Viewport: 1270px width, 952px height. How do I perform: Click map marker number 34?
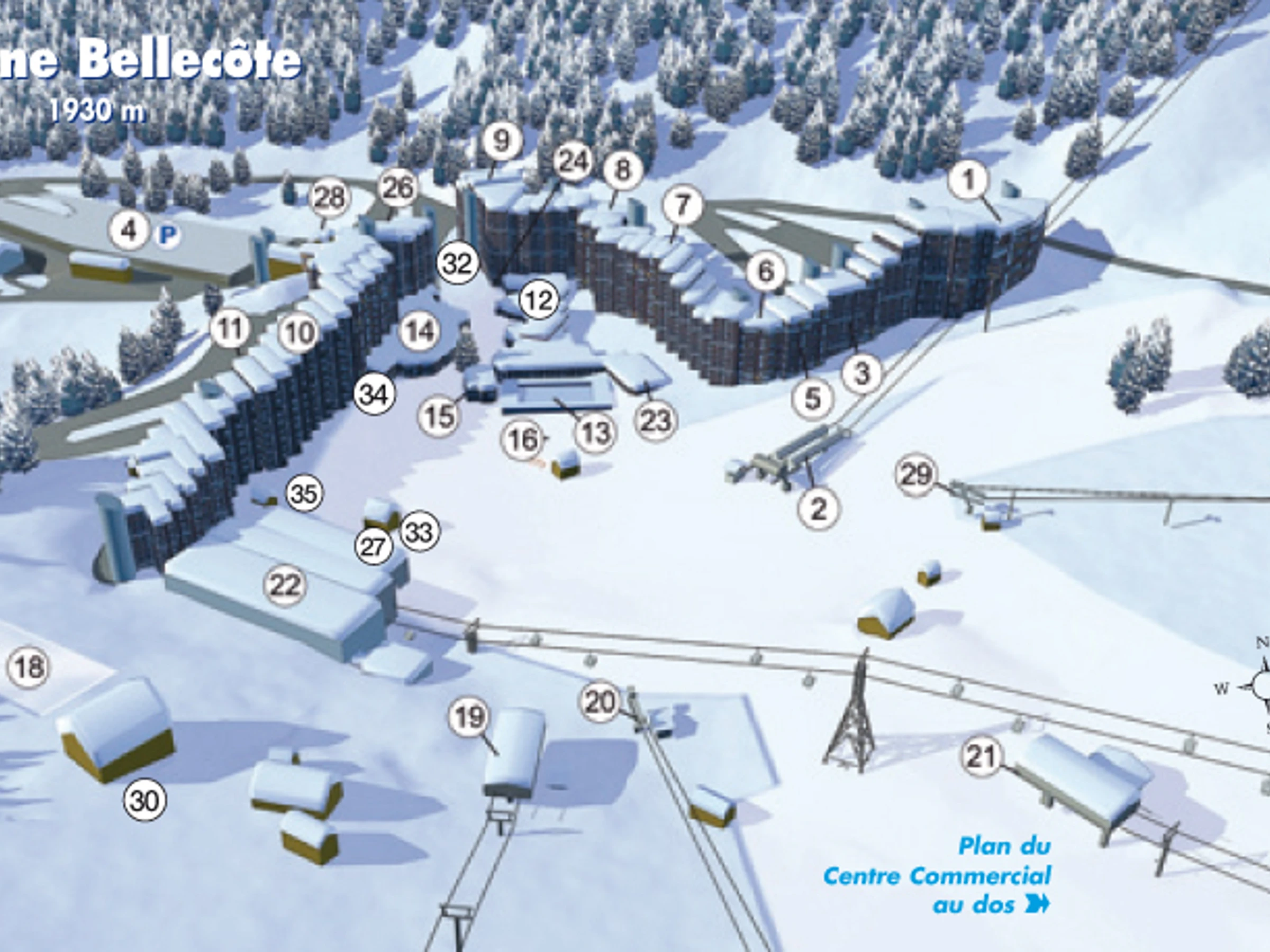click(x=374, y=394)
